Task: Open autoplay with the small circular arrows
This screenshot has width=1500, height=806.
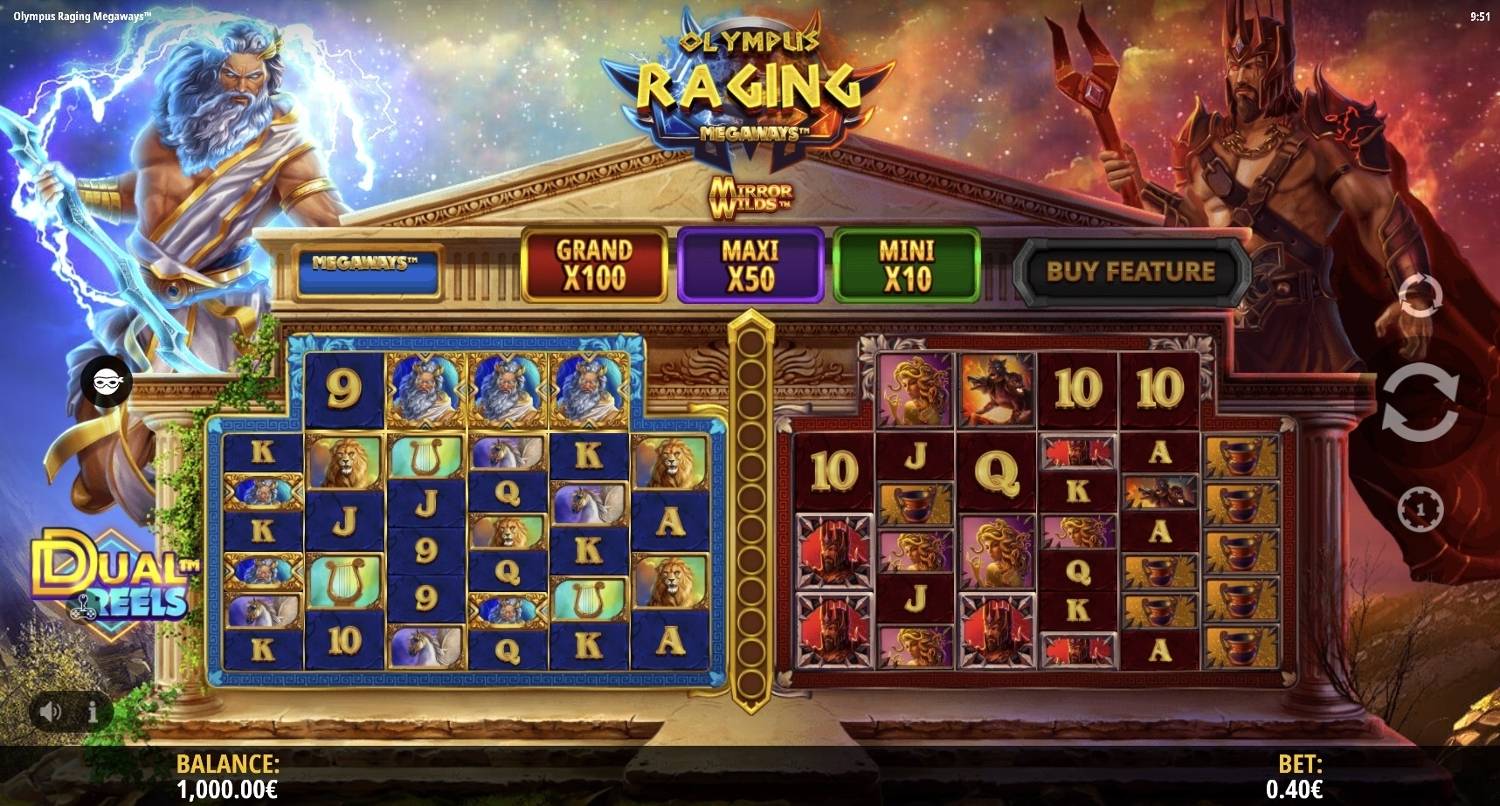Action: (x=1420, y=295)
